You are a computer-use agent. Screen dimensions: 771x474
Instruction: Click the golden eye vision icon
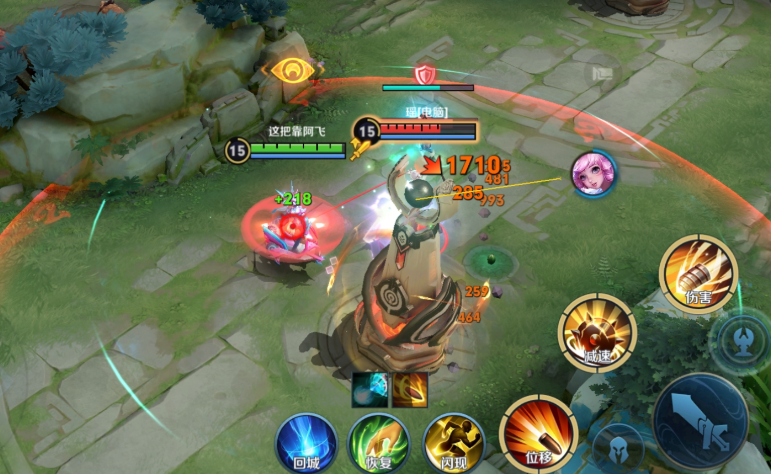click(x=288, y=72)
